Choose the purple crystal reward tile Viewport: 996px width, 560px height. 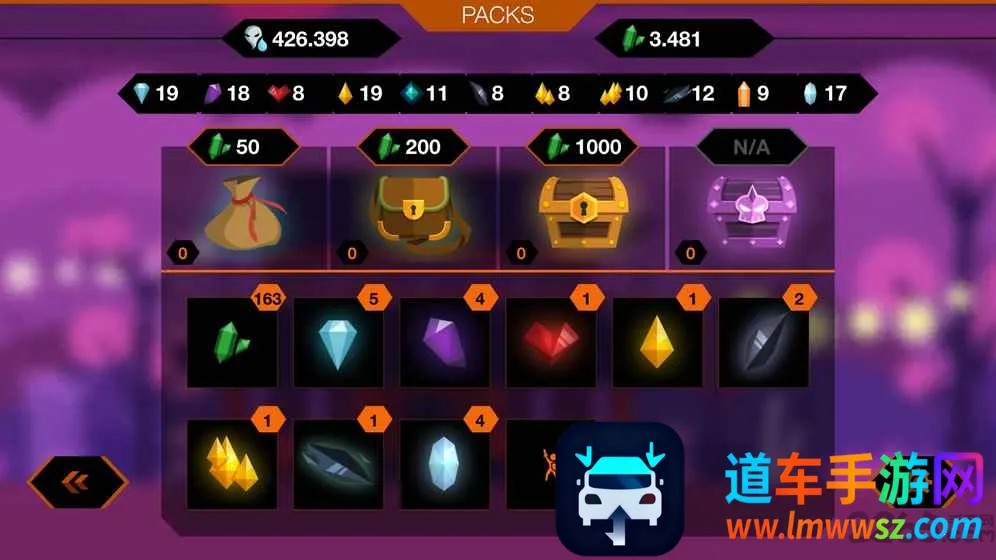[445, 342]
